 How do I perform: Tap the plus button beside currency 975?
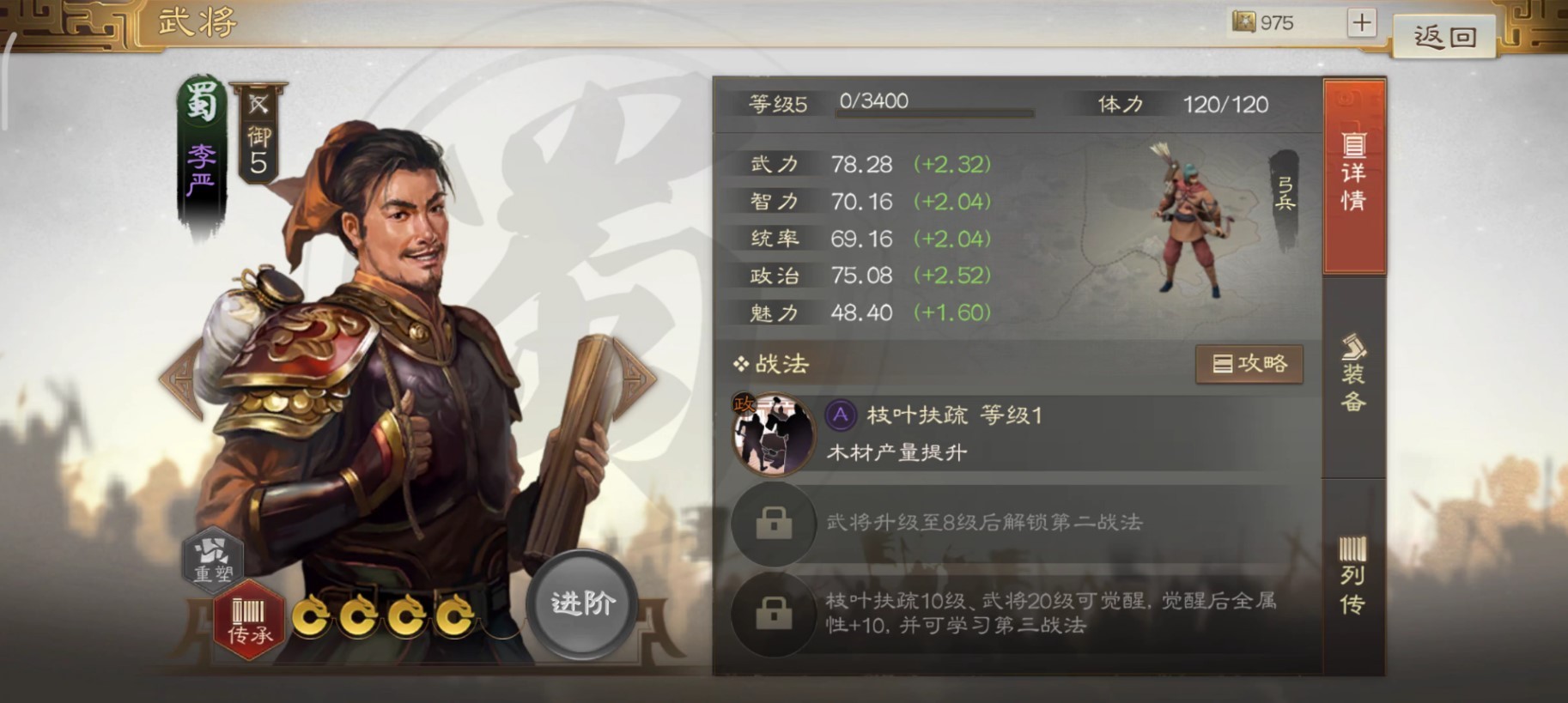click(x=1361, y=22)
